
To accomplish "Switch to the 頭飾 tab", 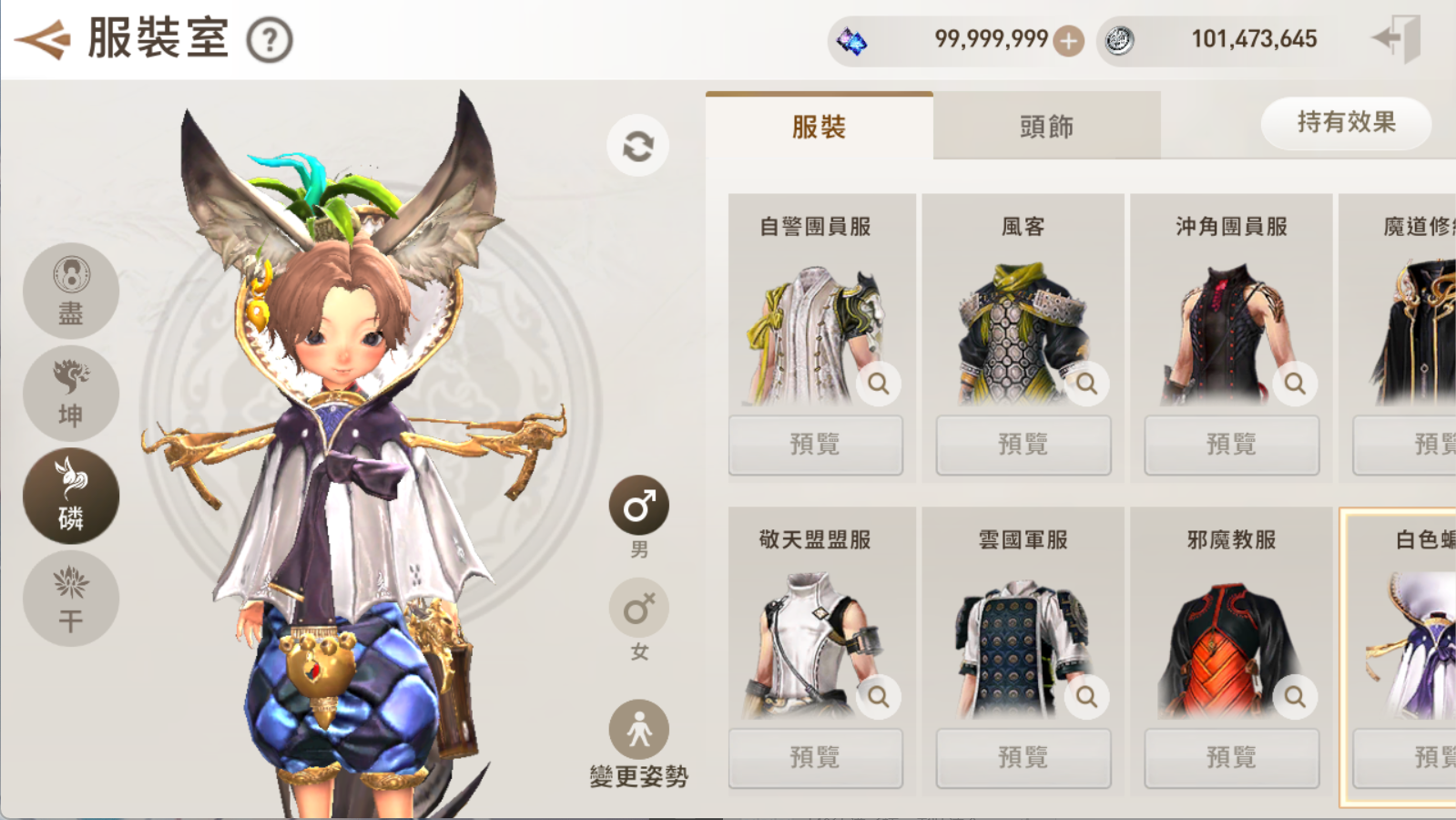I will (1046, 127).
